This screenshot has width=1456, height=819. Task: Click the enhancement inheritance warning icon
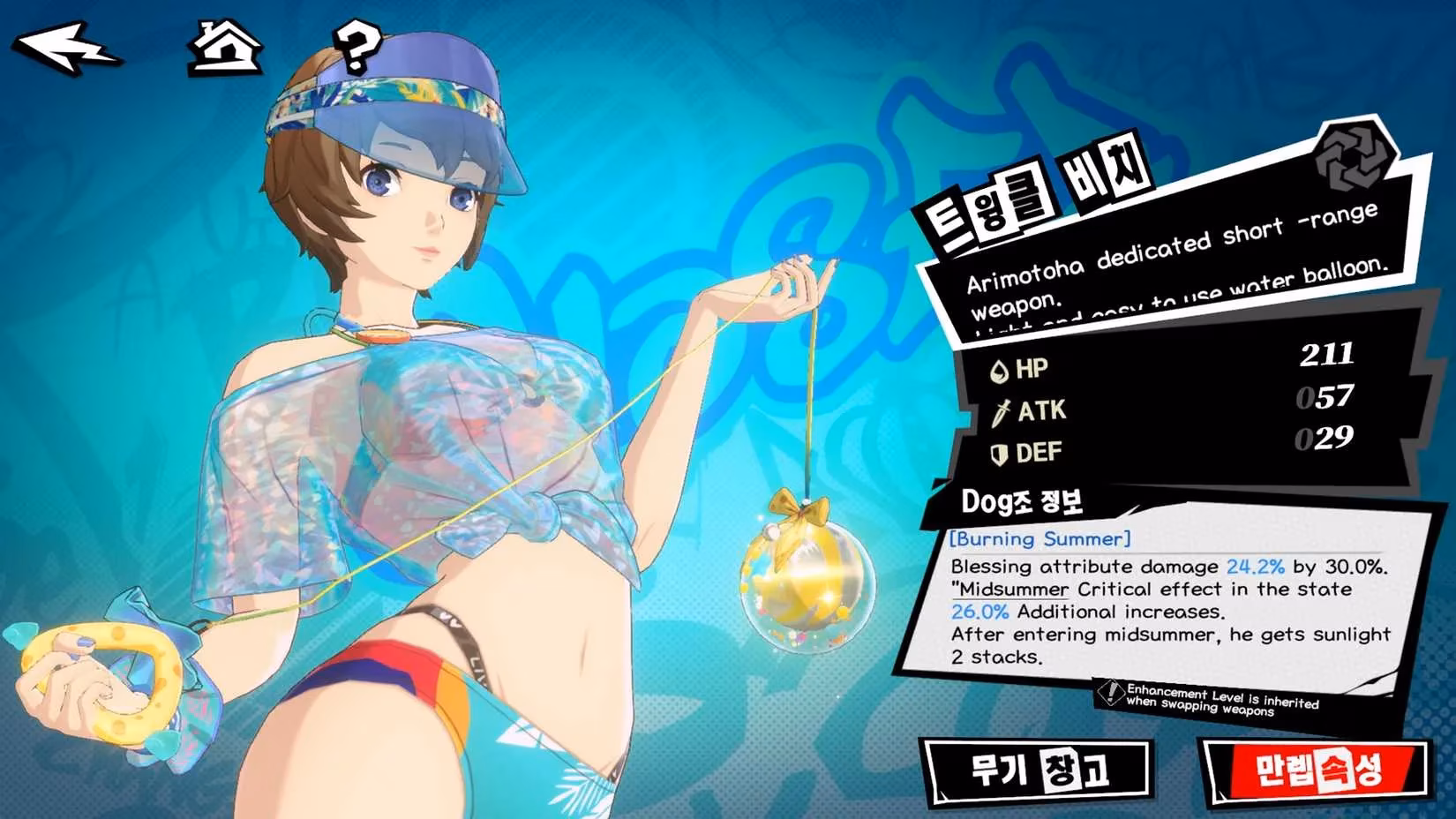[x=1110, y=694]
